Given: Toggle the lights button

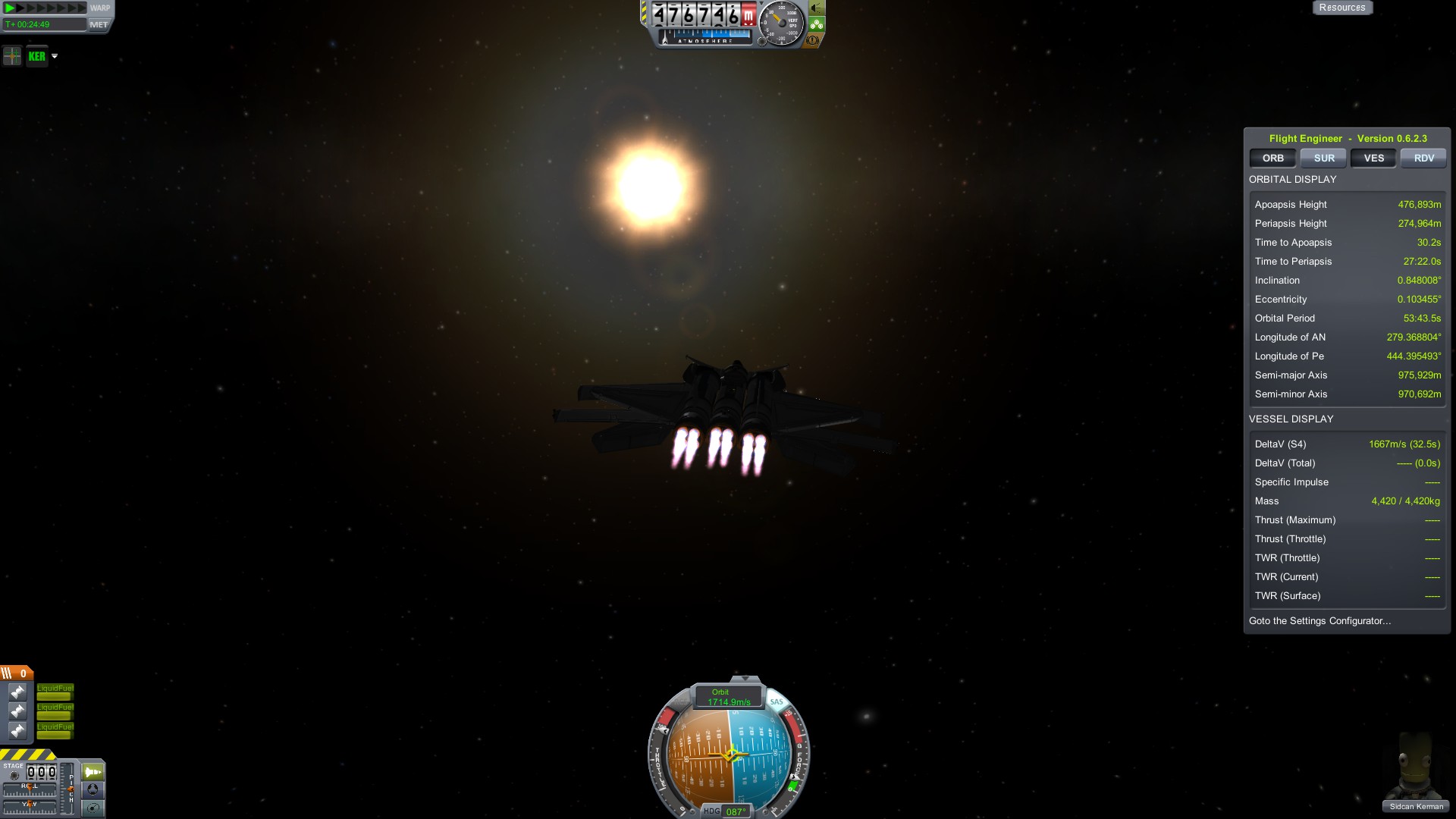Looking at the screenshot, I should [817, 8].
